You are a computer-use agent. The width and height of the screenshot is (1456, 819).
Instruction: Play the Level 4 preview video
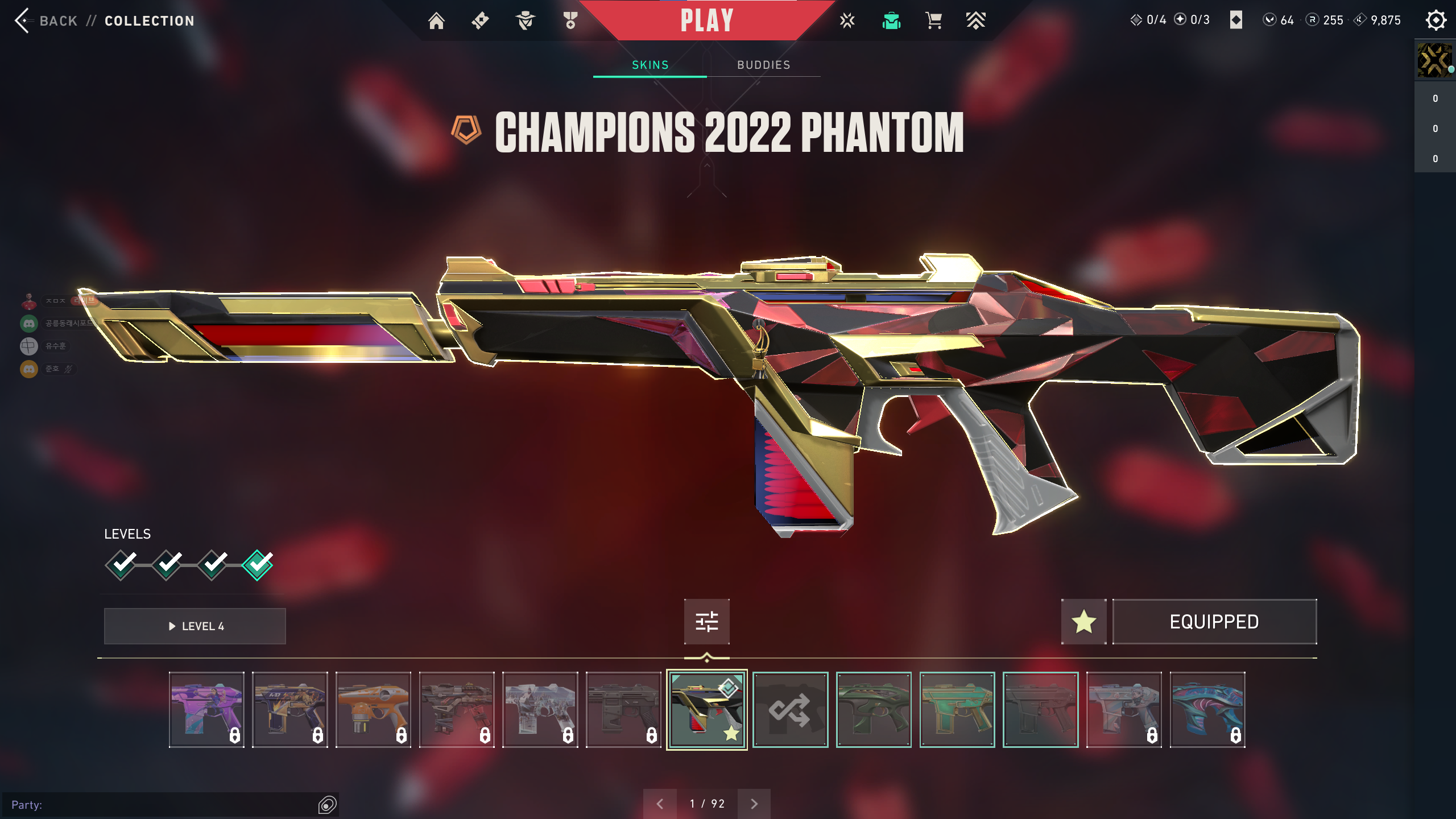point(195,626)
